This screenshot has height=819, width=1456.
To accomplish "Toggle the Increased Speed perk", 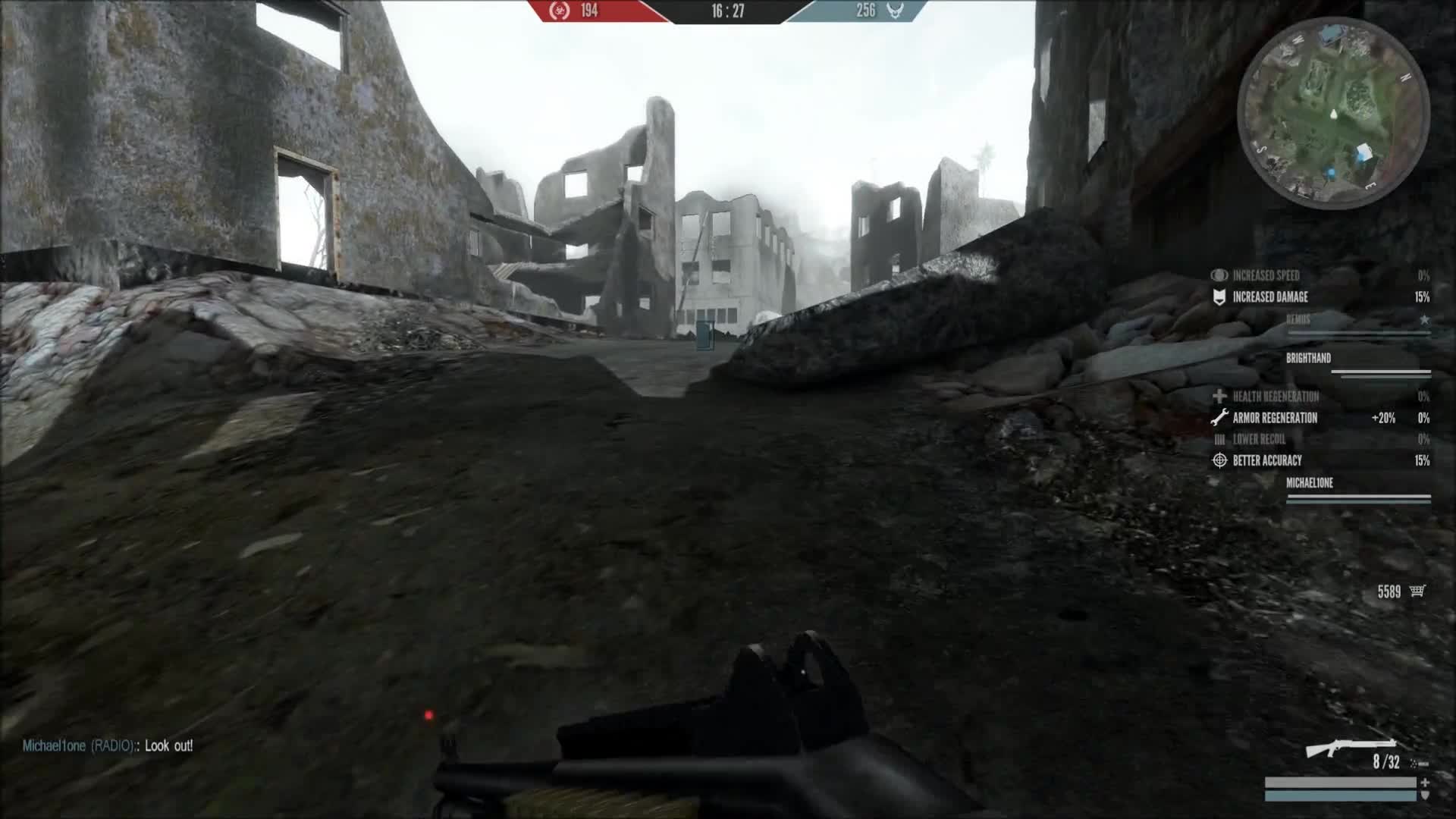I will [x=1221, y=276].
